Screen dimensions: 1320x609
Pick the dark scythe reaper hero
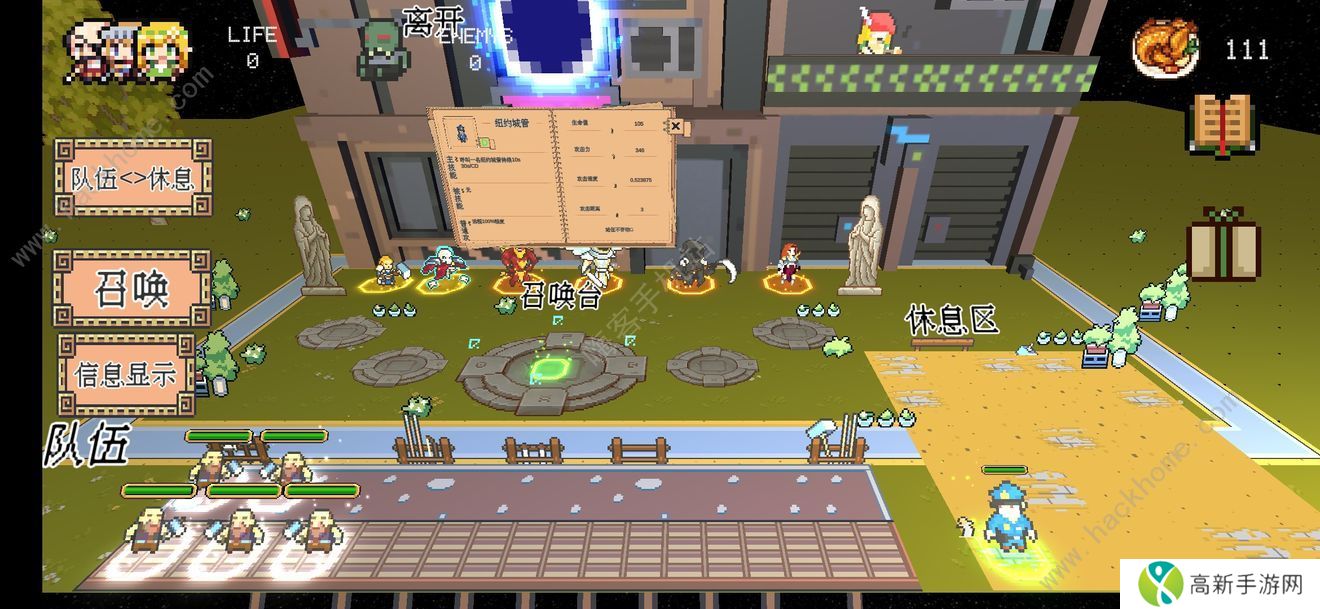692,265
